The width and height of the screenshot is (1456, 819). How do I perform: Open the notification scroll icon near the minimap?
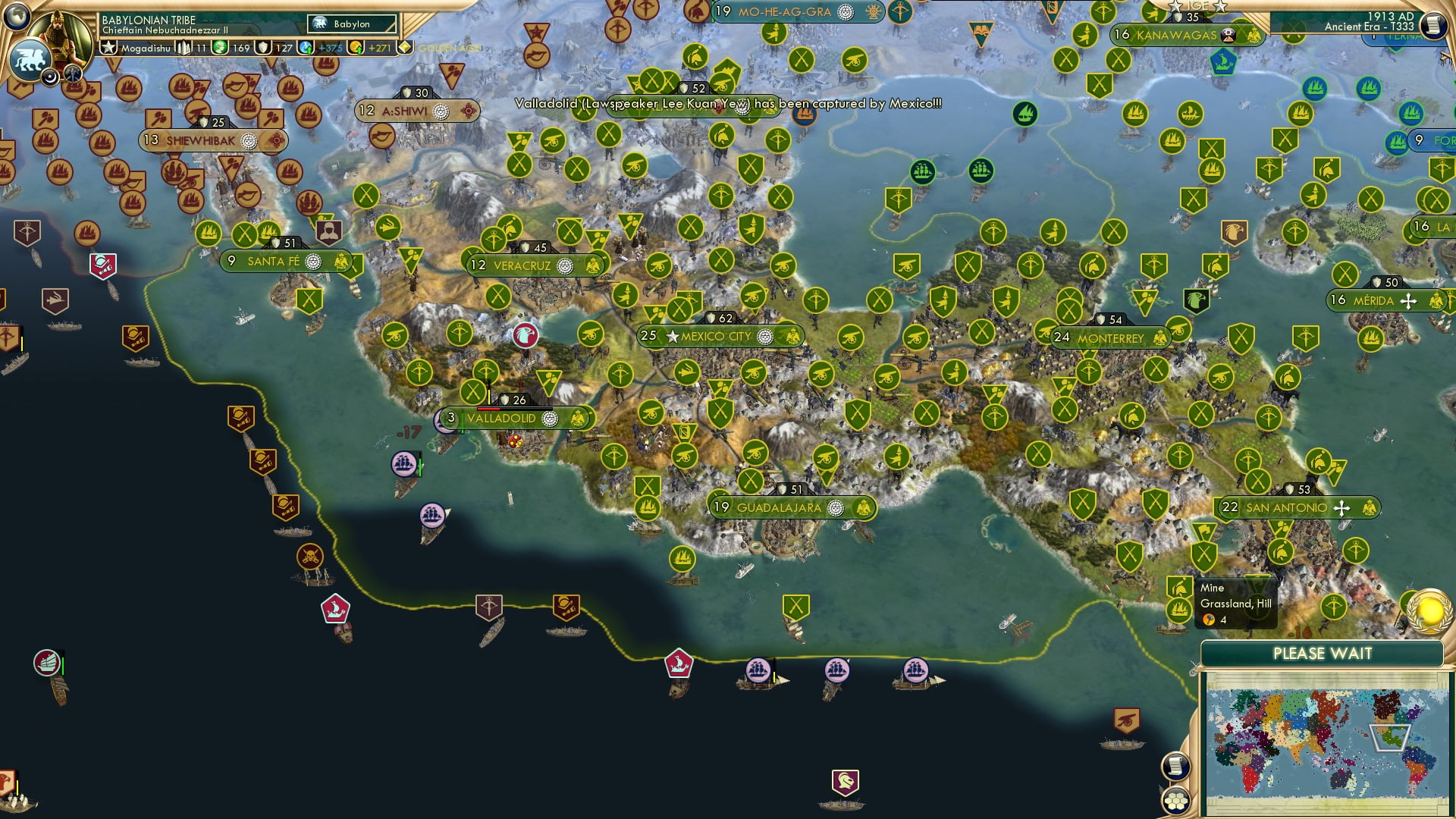pos(1176,767)
